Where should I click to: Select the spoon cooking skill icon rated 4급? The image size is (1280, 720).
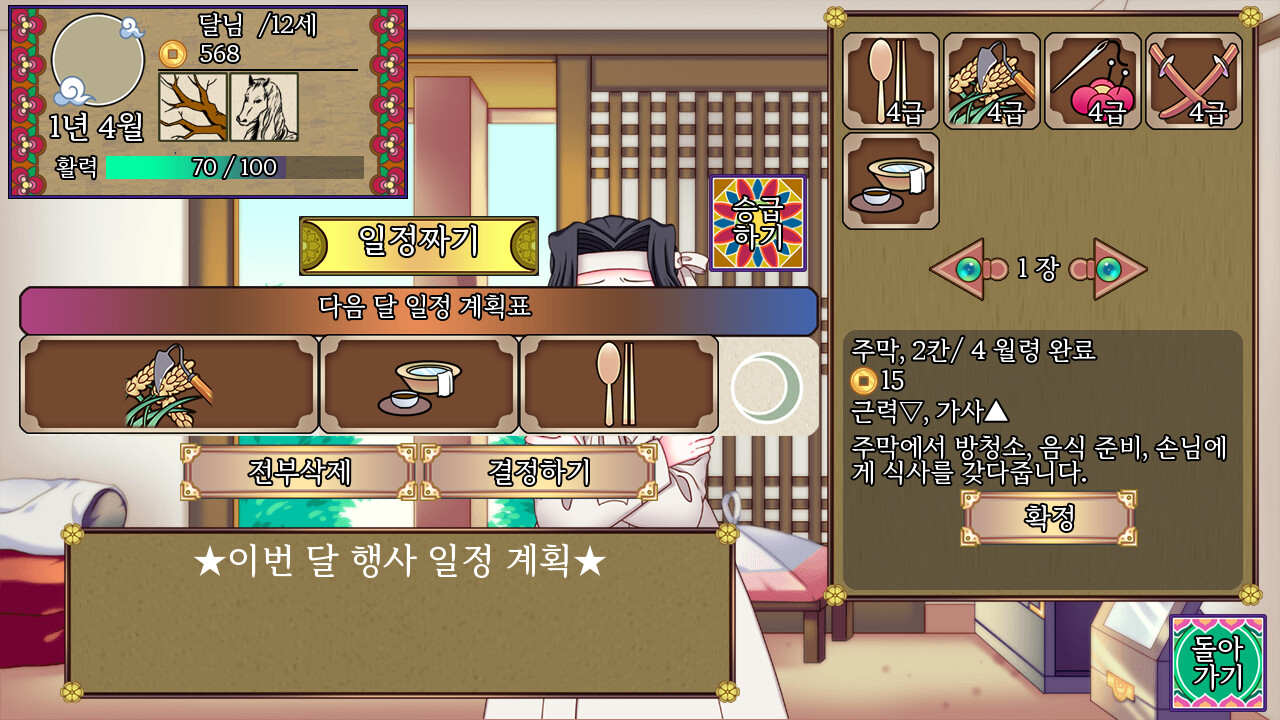(x=889, y=83)
